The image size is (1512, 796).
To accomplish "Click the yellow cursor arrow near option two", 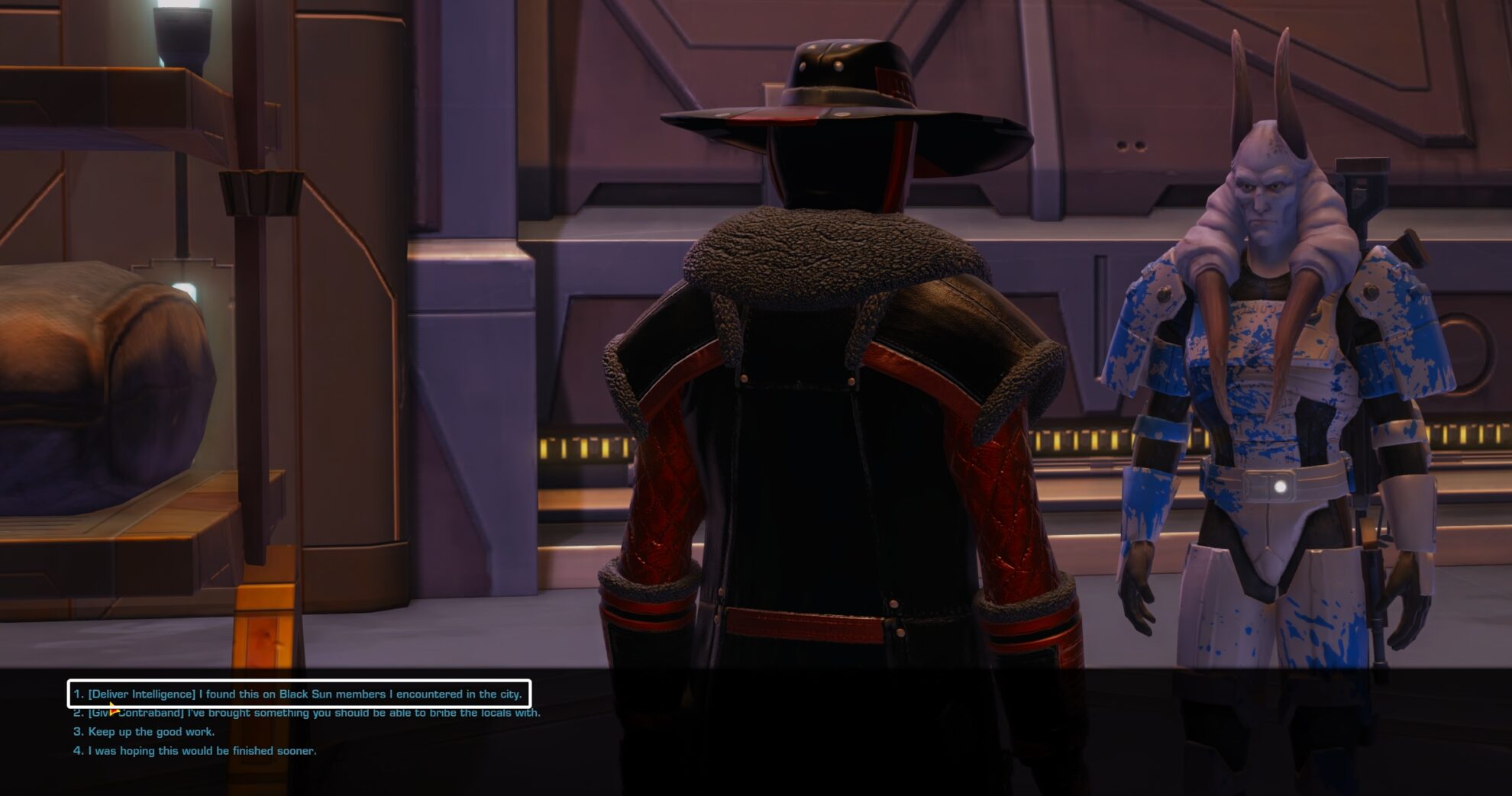I will coord(113,710).
